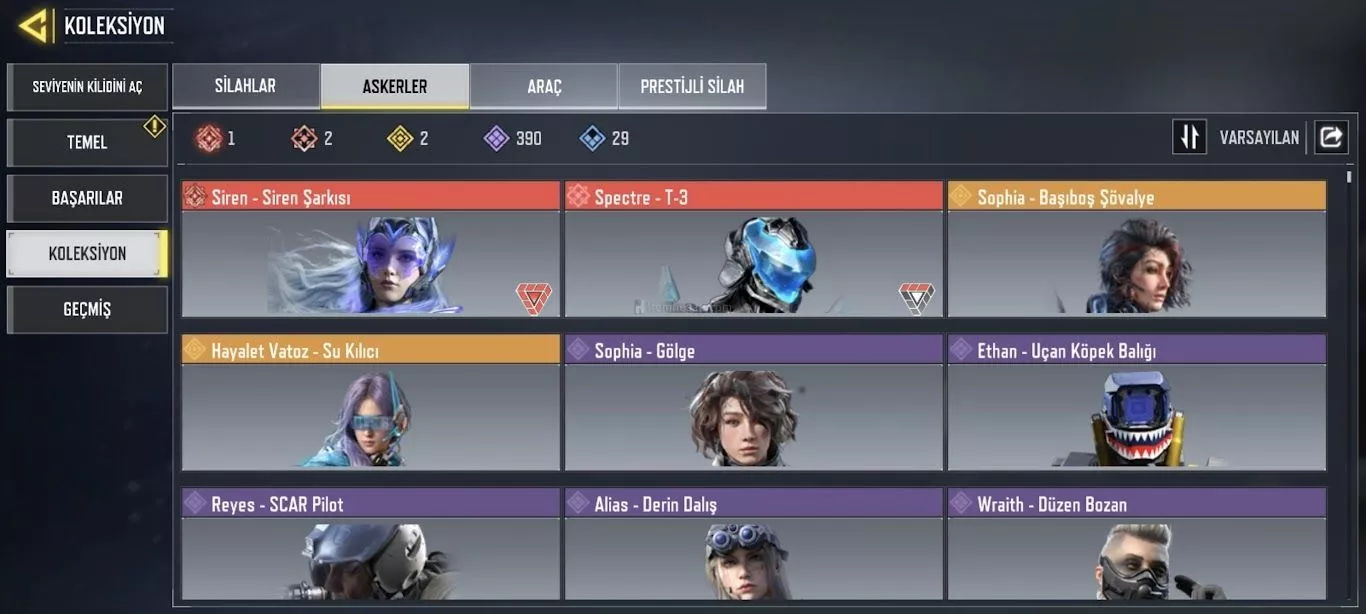Choose the Spectre - T-3 card
The width and height of the screenshot is (1366, 614).
point(753,250)
